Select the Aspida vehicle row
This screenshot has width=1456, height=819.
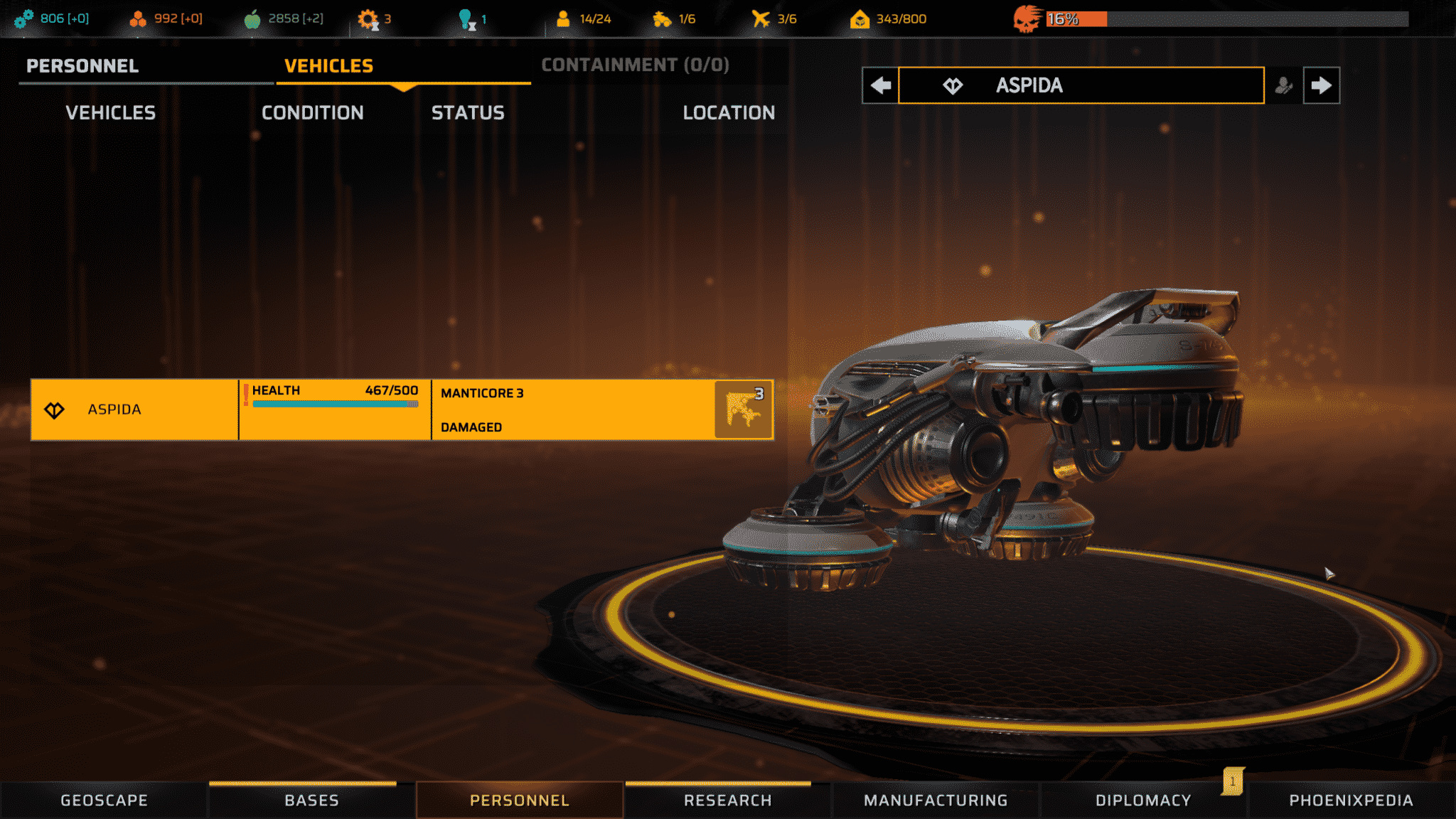pos(134,409)
